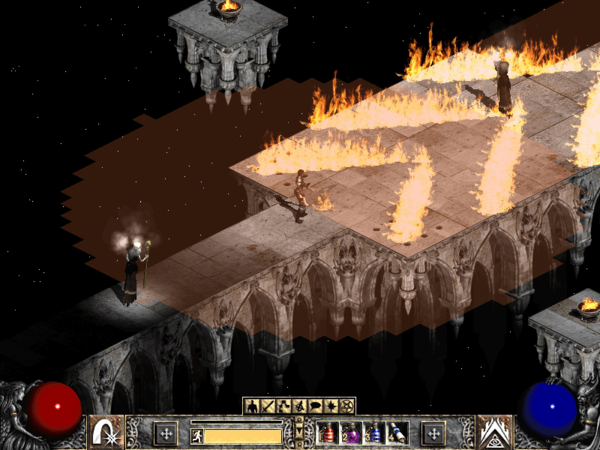Open the inventory via sword icon
The image size is (600, 450).
266,406
